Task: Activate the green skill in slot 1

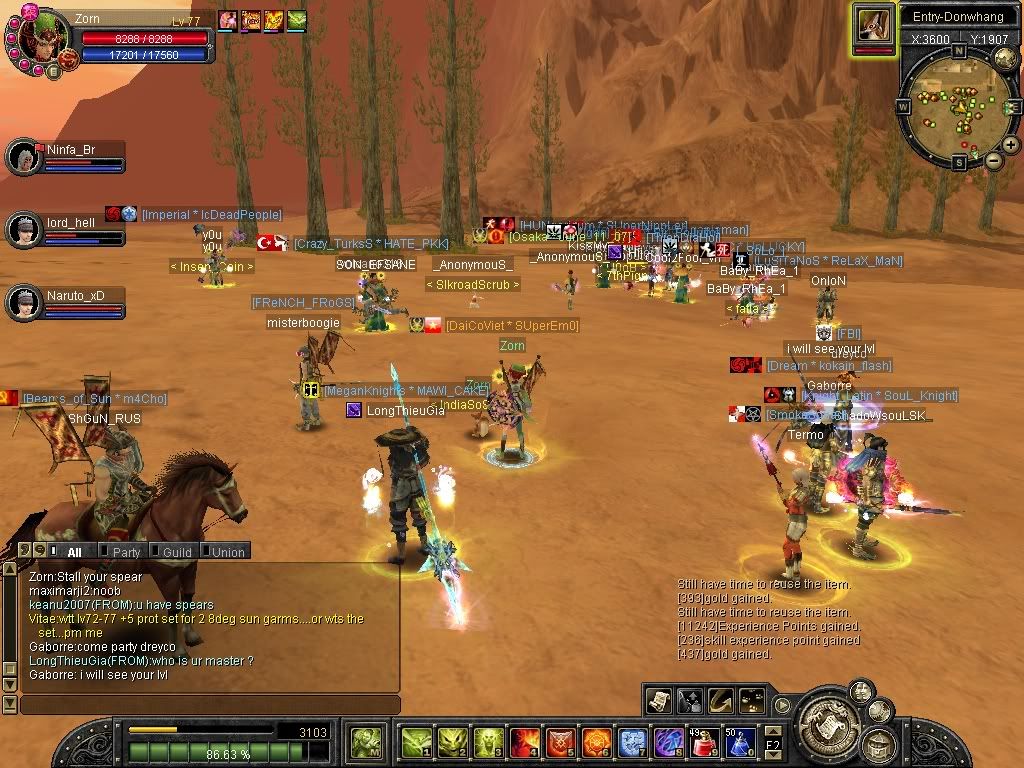Action: (416, 742)
